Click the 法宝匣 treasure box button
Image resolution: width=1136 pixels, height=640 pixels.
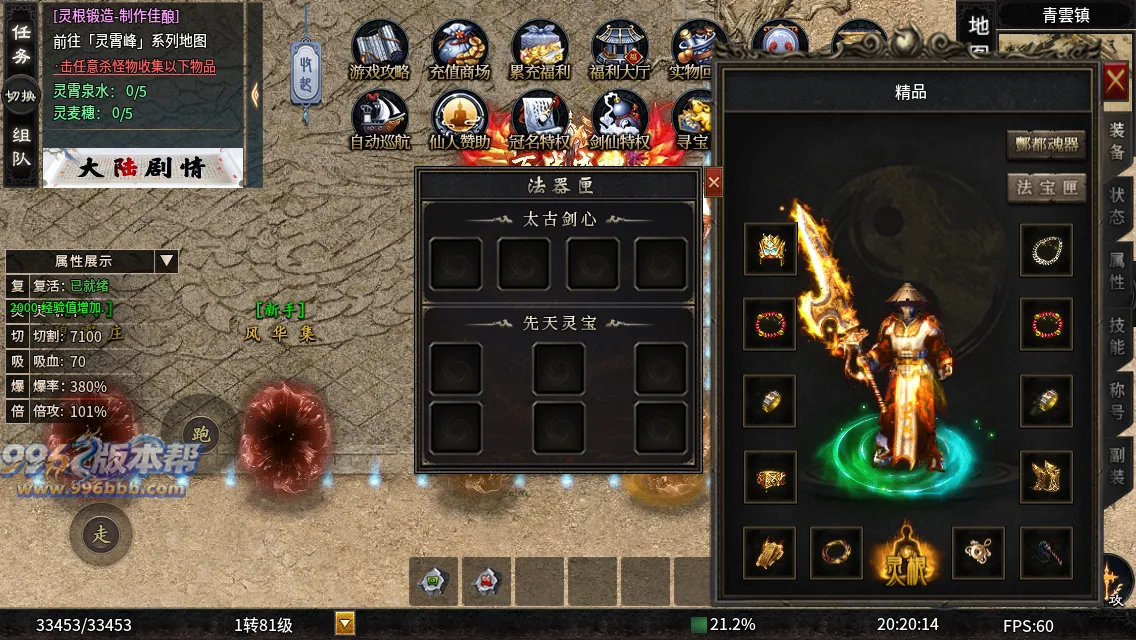(1046, 188)
